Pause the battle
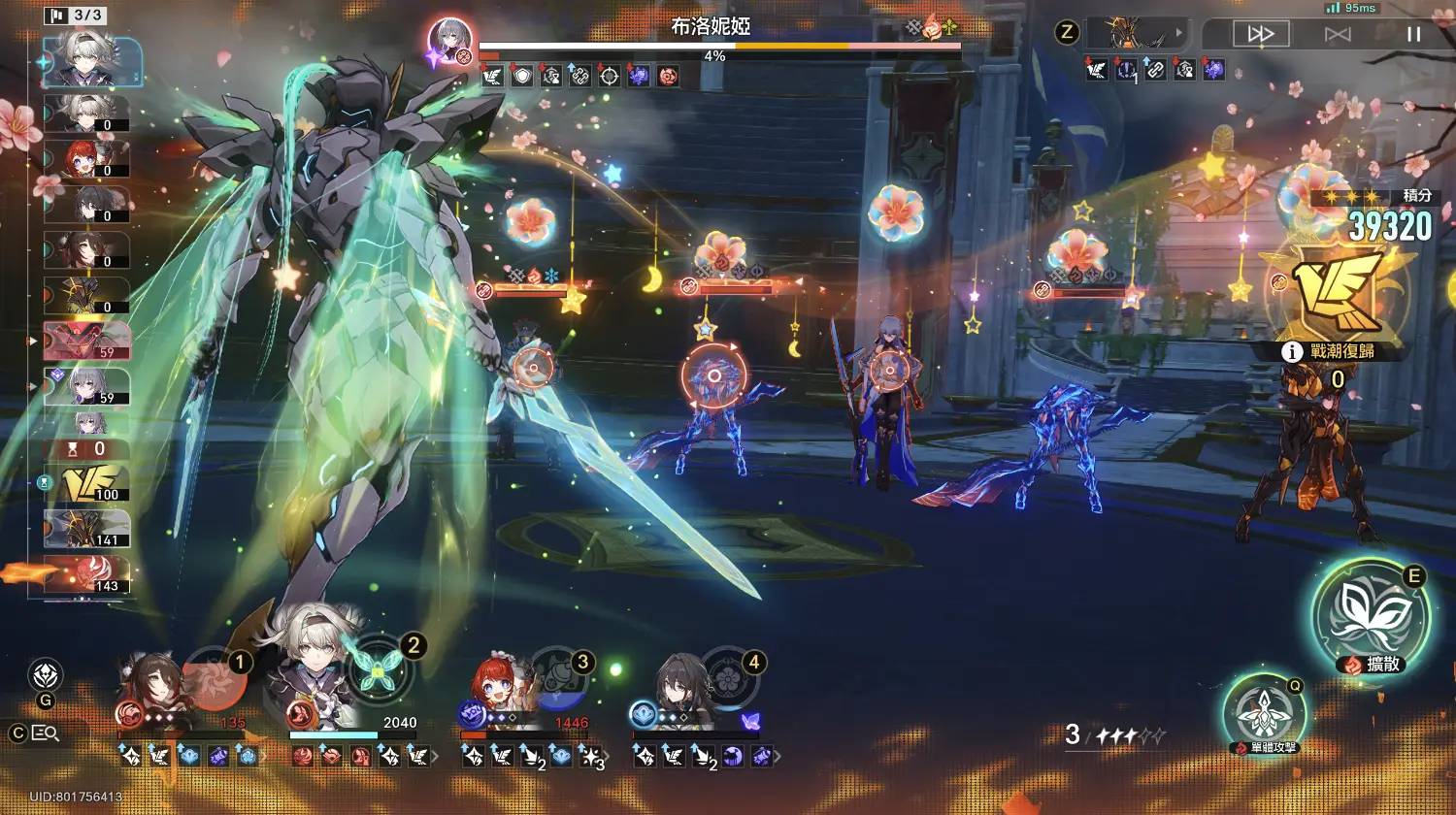Screen dimensions: 1456x815 [1413, 34]
